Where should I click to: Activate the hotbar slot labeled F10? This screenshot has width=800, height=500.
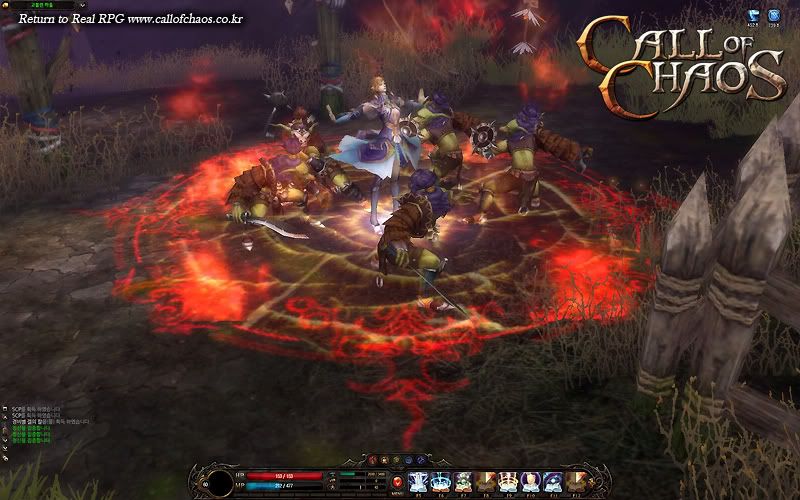click(530, 481)
